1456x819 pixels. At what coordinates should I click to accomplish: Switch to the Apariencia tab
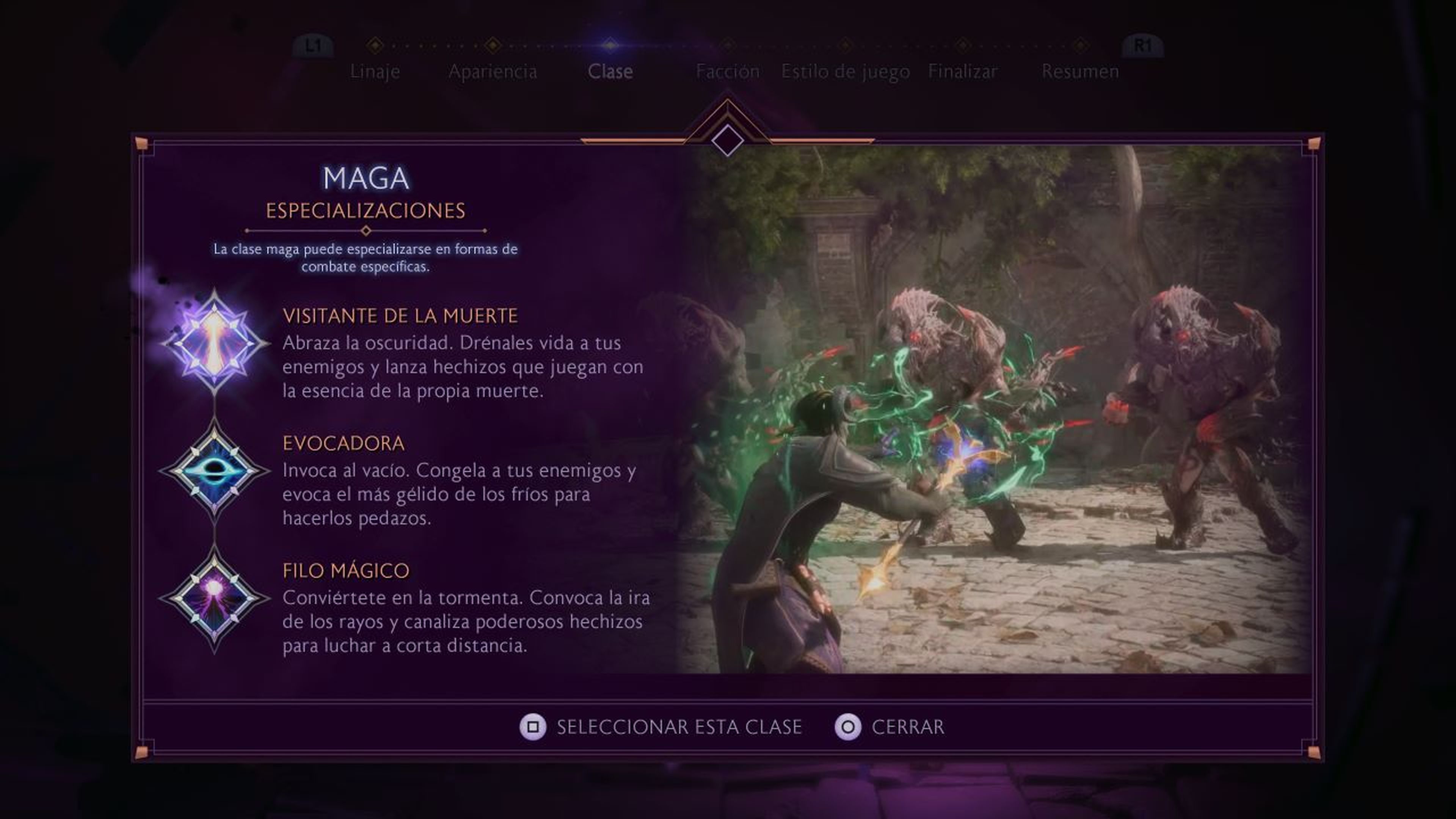[493, 71]
